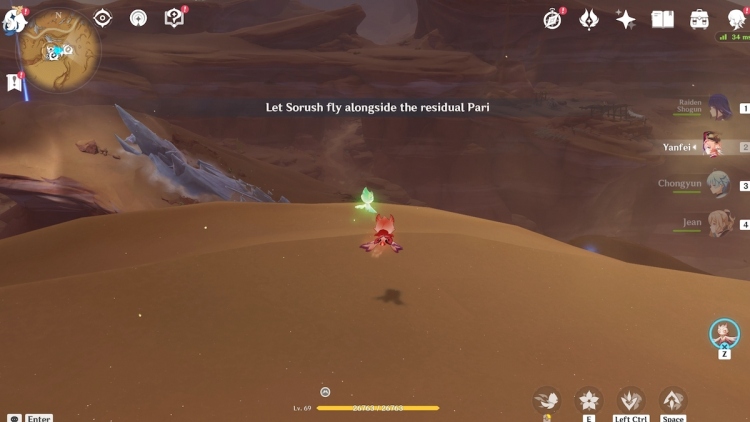Open the Paimon menu icon
This screenshot has width=750, height=422.
14,18
